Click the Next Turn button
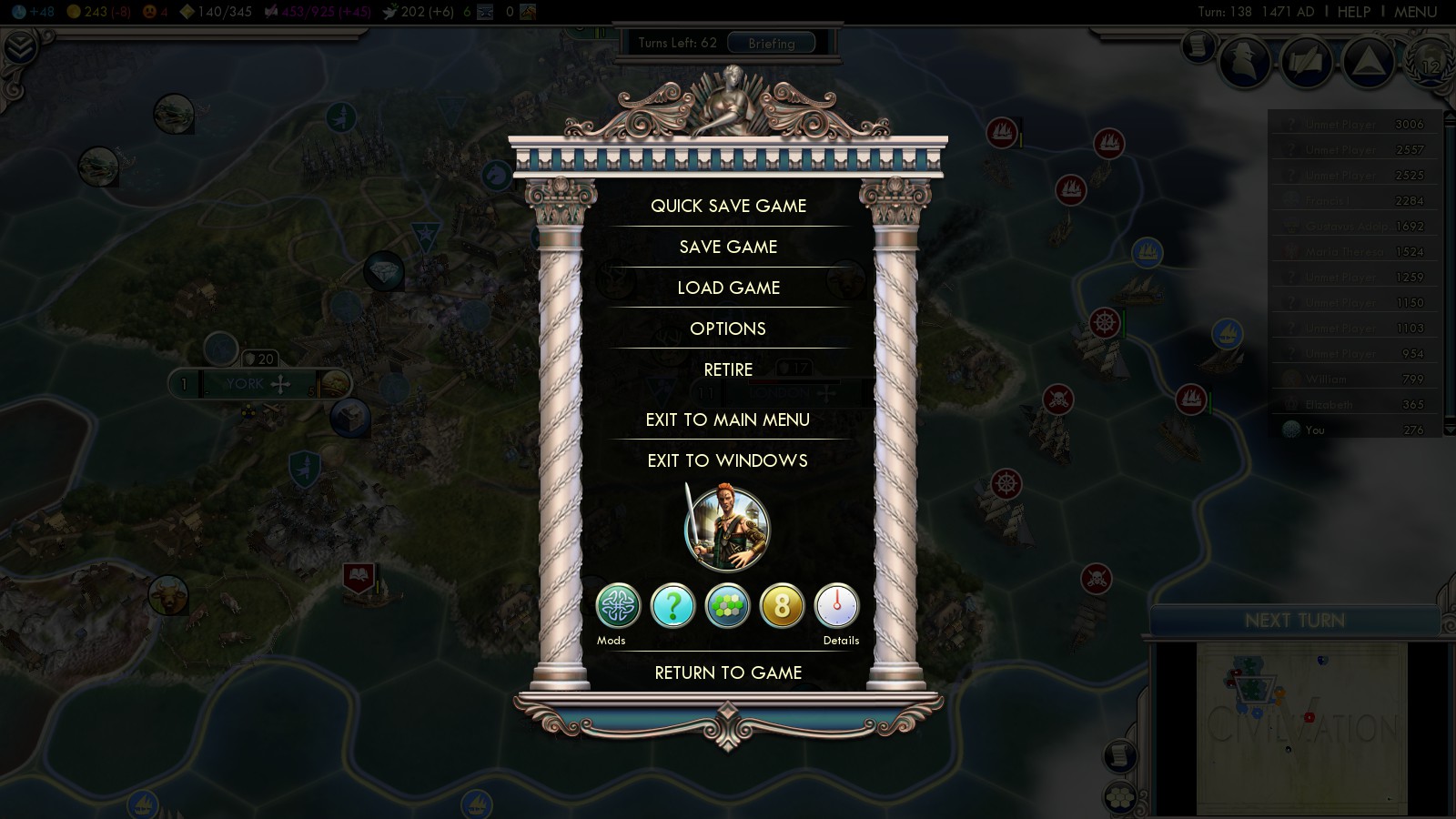1456x819 pixels. point(1294,621)
